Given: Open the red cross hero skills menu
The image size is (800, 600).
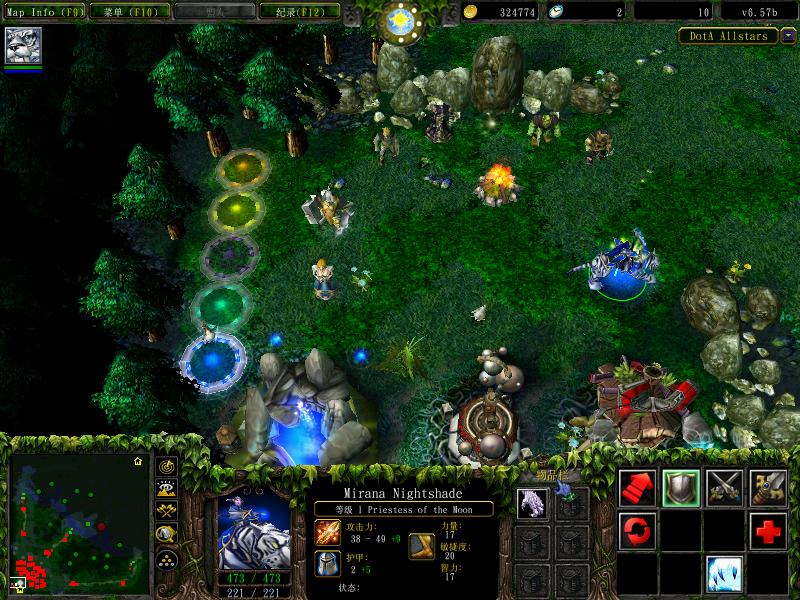Looking at the screenshot, I should [x=768, y=530].
